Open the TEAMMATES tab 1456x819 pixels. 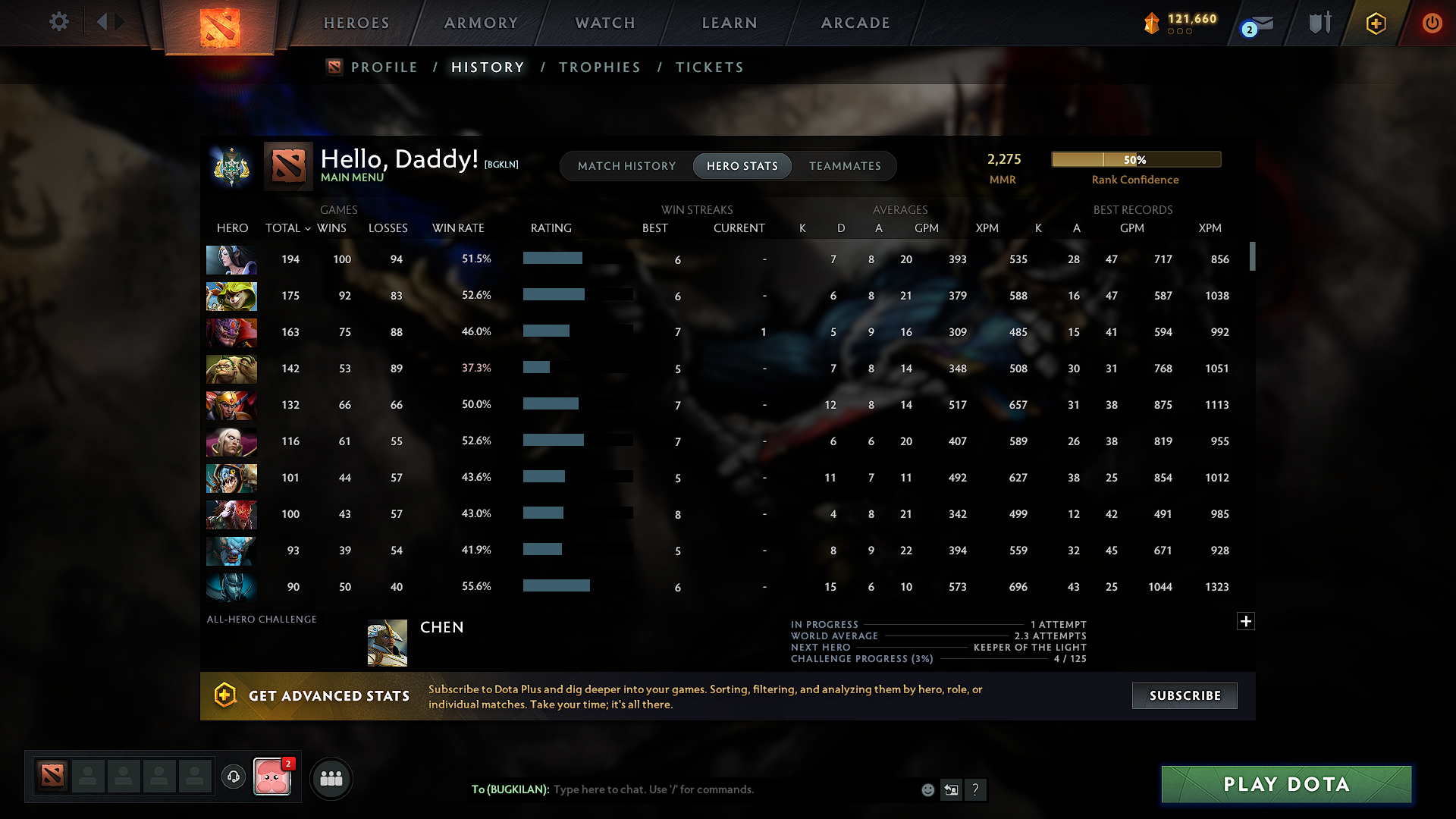(845, 166)
